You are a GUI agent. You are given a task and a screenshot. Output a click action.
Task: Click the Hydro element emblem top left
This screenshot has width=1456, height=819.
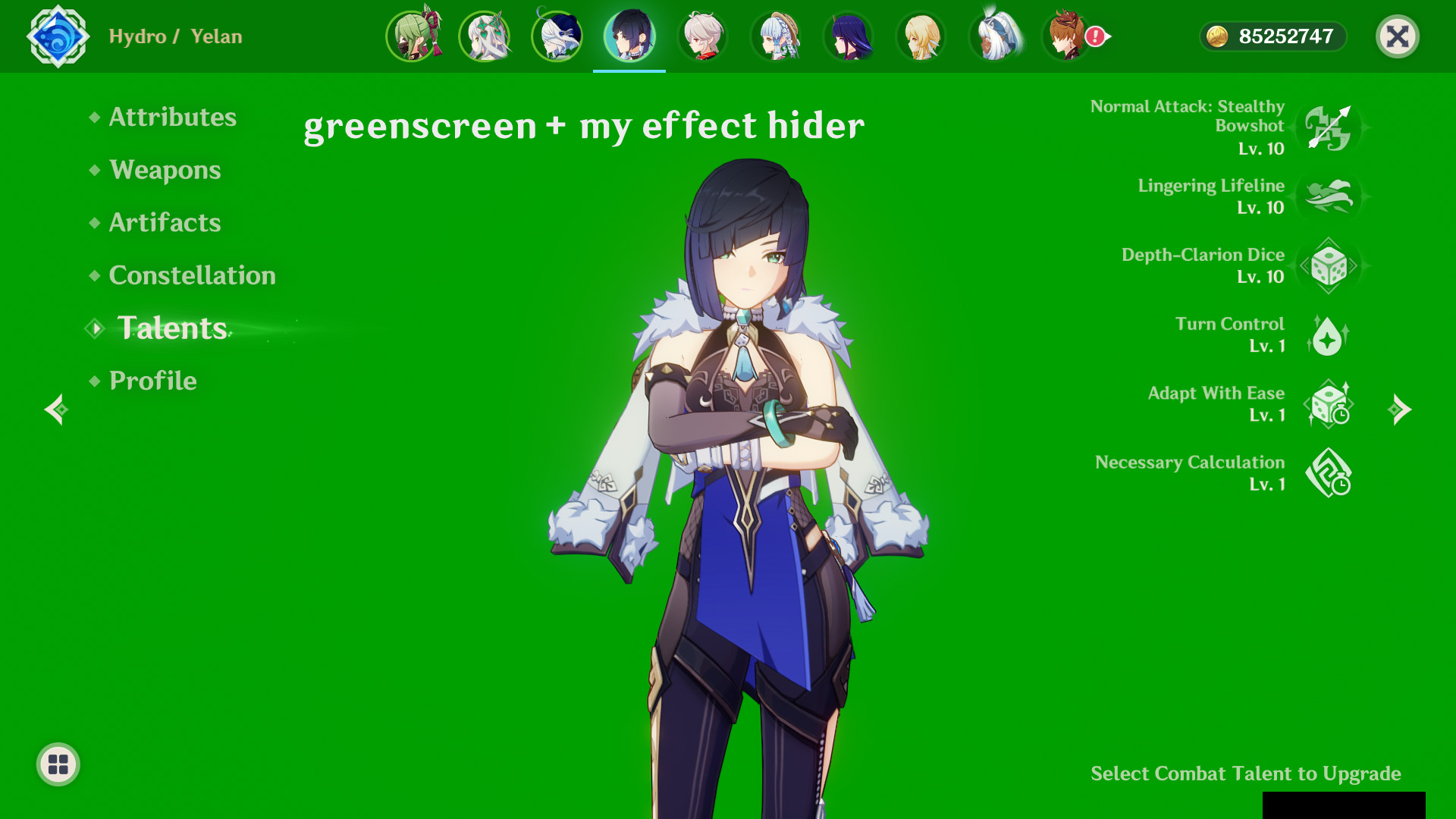pyautogui.click(x=58, y=36)
